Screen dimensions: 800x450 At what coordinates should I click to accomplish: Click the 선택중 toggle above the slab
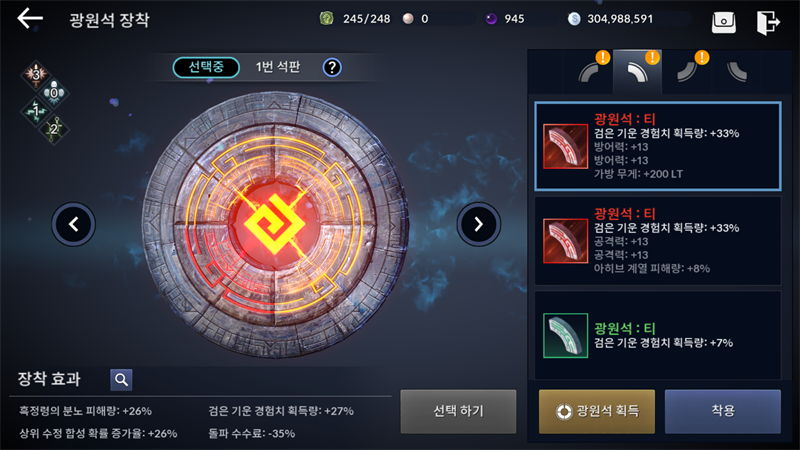click(206, 68)
